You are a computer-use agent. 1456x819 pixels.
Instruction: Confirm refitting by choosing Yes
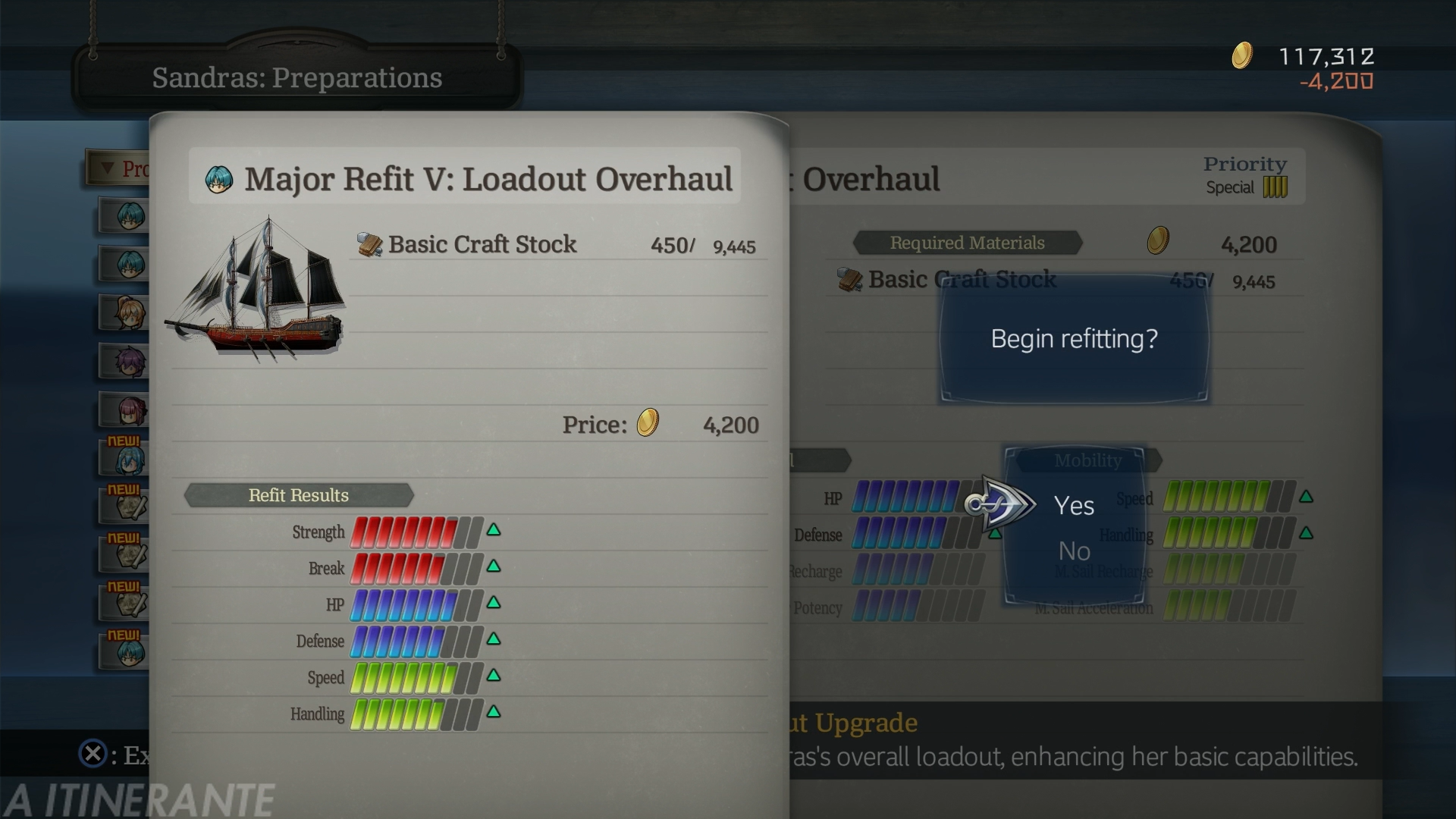(x=1074, y=506)
